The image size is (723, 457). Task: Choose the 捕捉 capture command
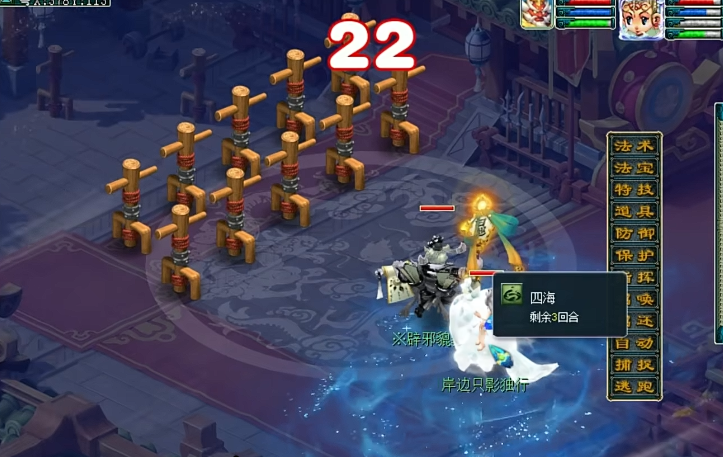pos(634,365)
